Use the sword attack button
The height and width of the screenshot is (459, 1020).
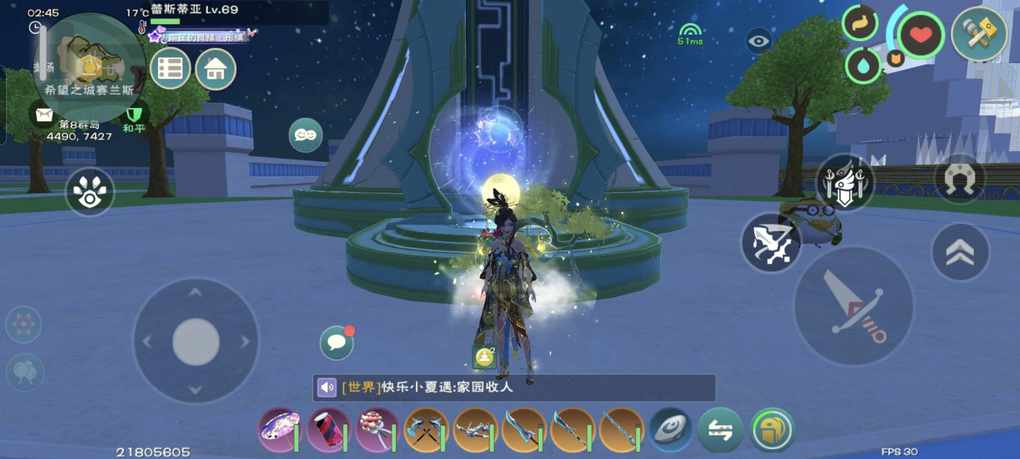(853, 306)
